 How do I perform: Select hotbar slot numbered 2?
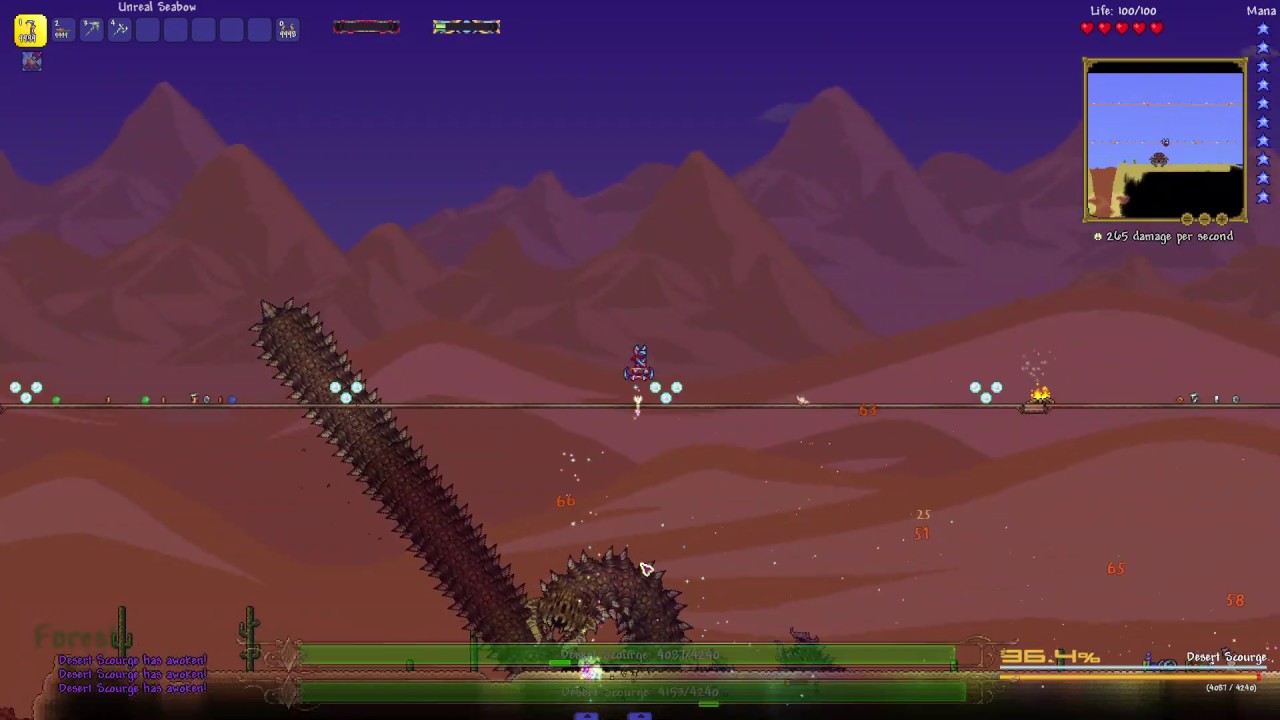click(x=62, y=29)
